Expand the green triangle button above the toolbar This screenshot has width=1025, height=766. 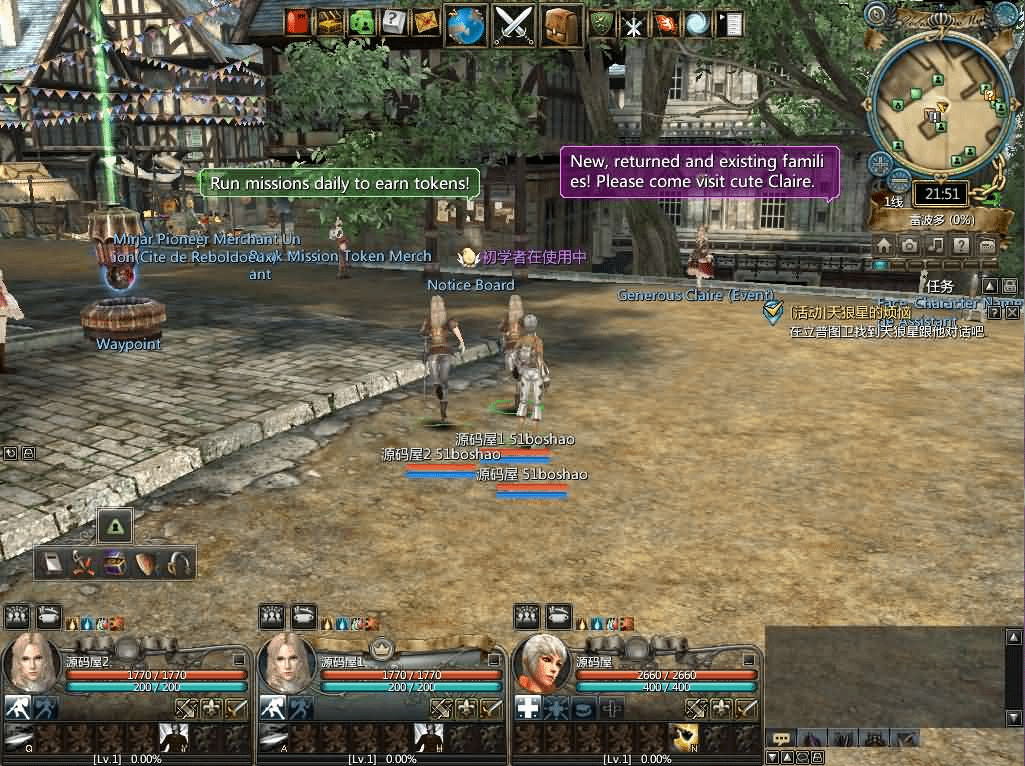116,525
